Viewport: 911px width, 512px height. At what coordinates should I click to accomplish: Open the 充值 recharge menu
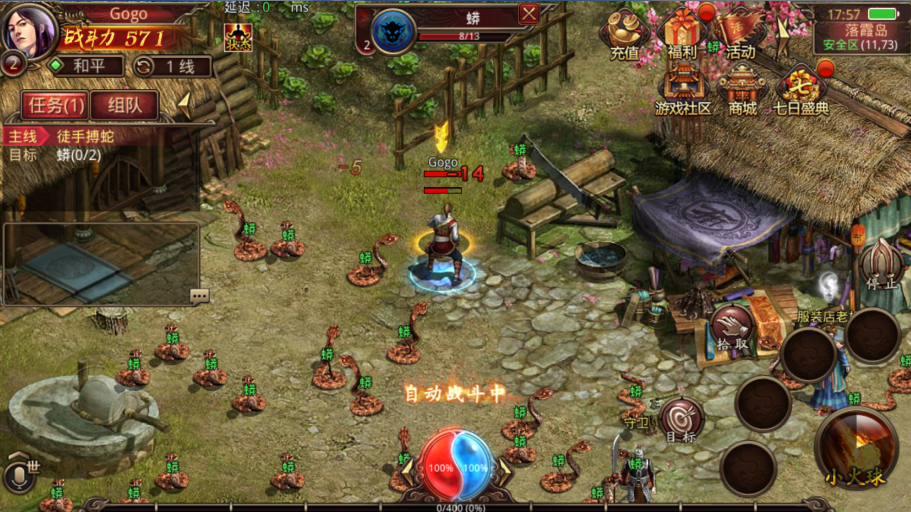(625, 36)
